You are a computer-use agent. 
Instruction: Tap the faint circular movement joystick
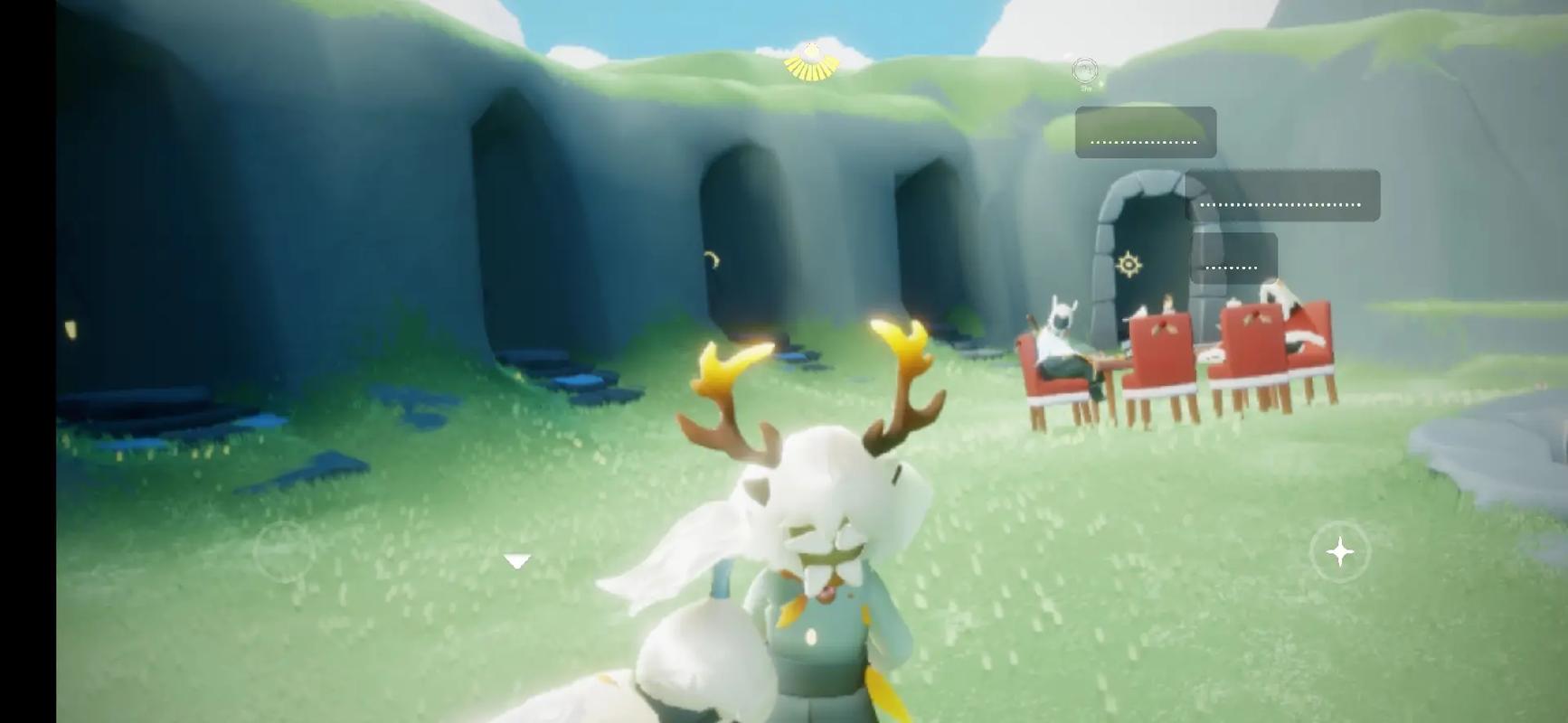tap(285, 550)
